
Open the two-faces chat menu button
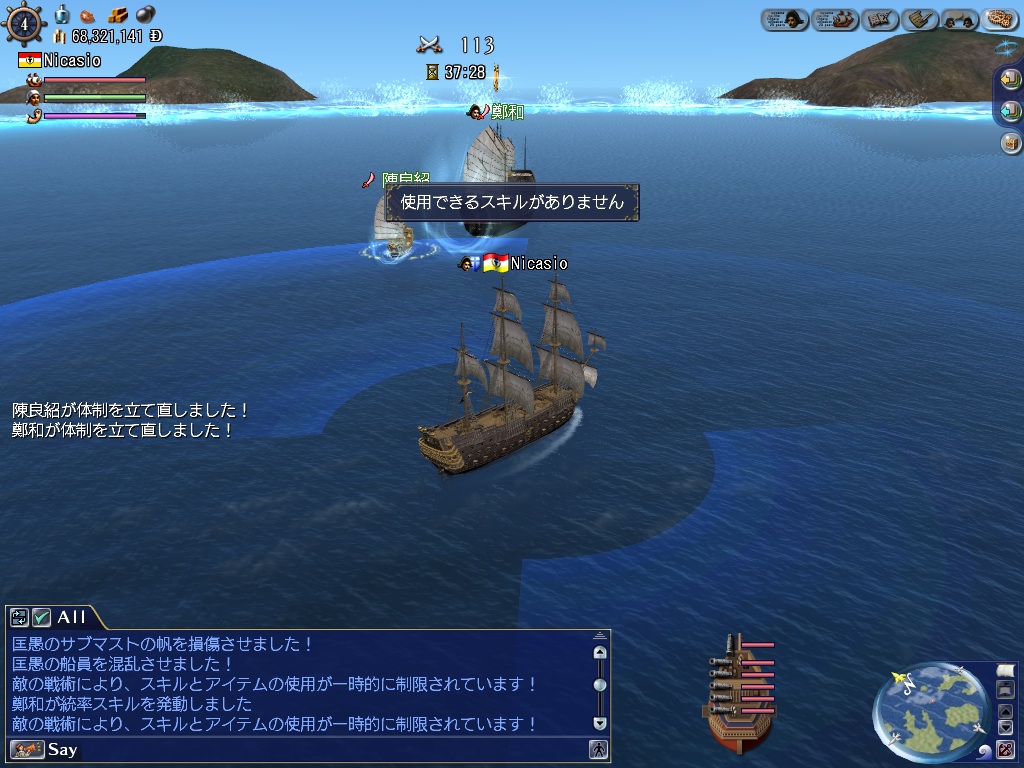pyautogui.click(x=959, y=19)
